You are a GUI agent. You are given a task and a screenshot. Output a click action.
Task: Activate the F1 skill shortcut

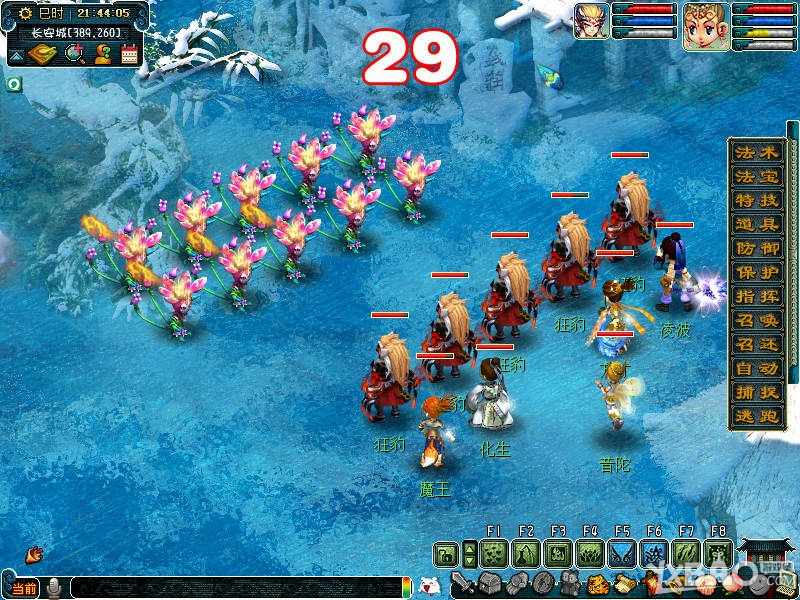click(493, 553)
